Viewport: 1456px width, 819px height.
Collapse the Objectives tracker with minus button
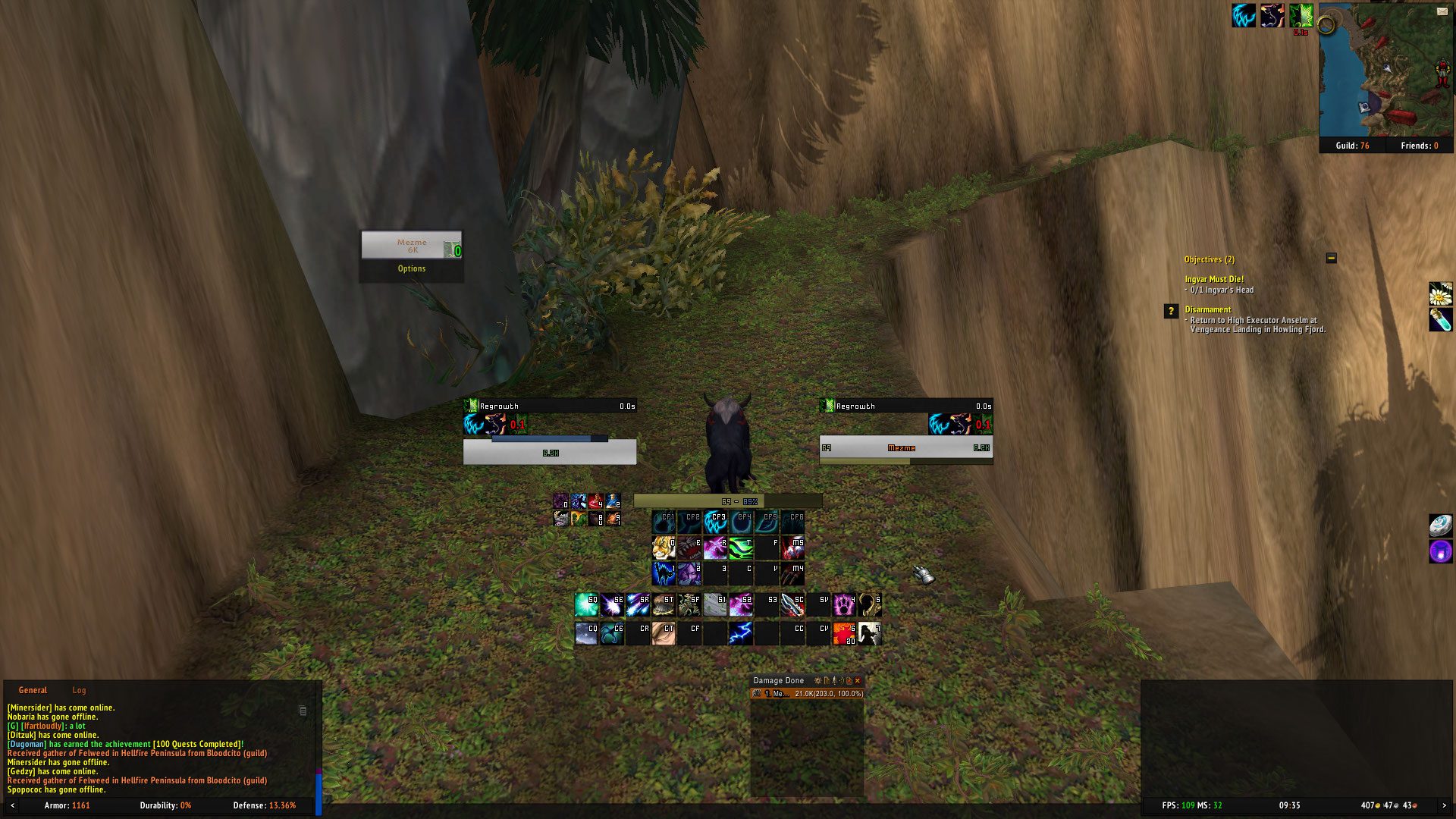click(x=1331, y=259)
